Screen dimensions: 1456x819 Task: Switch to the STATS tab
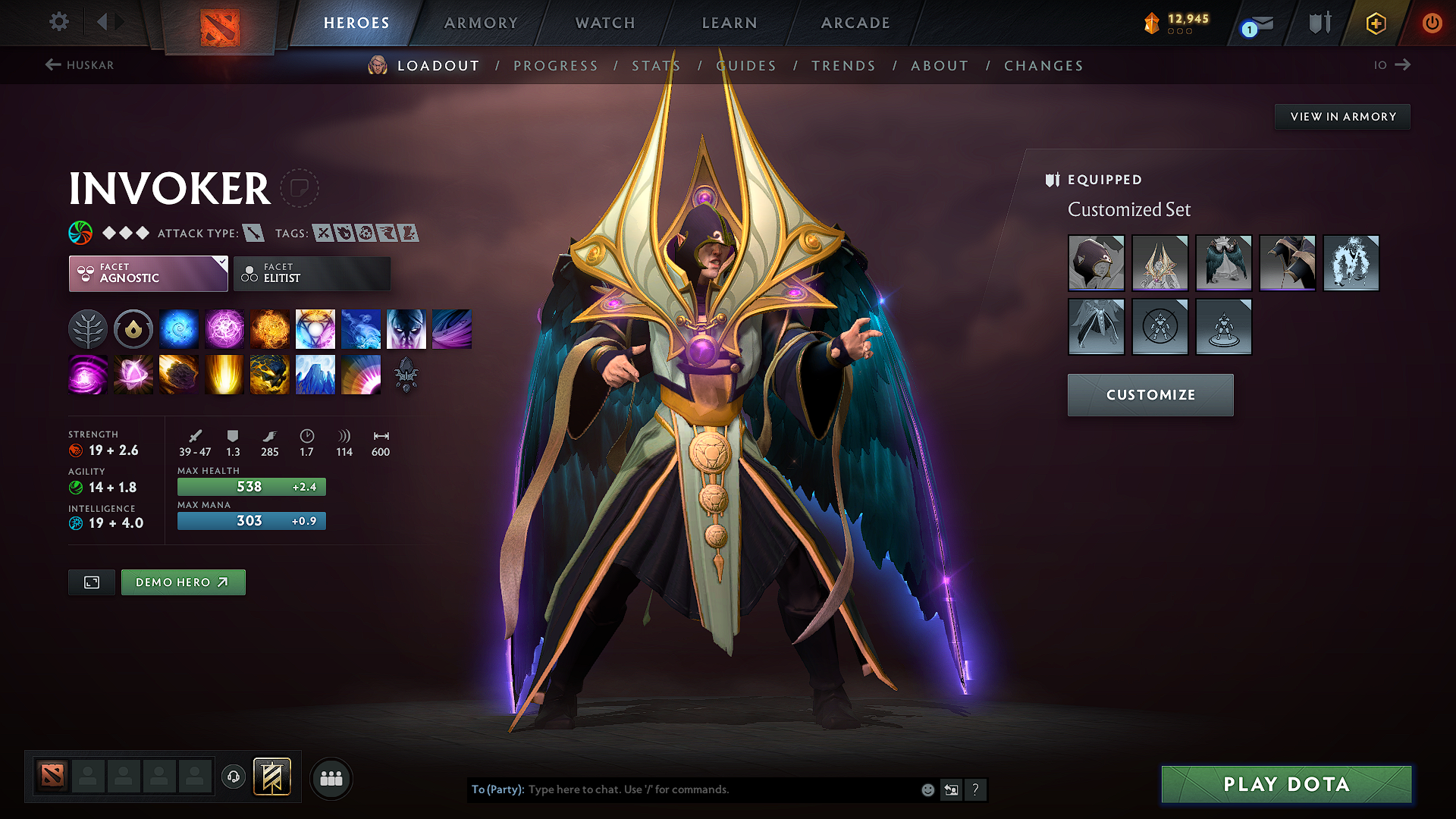(x=656, y=65)
